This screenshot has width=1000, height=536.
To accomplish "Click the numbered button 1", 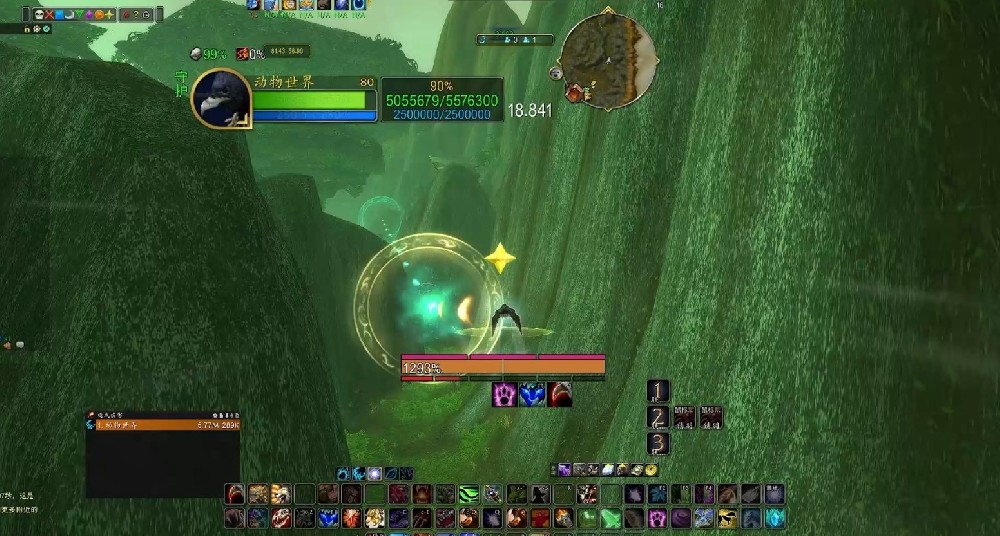I will pyautogui.click(x=657, y=391).
